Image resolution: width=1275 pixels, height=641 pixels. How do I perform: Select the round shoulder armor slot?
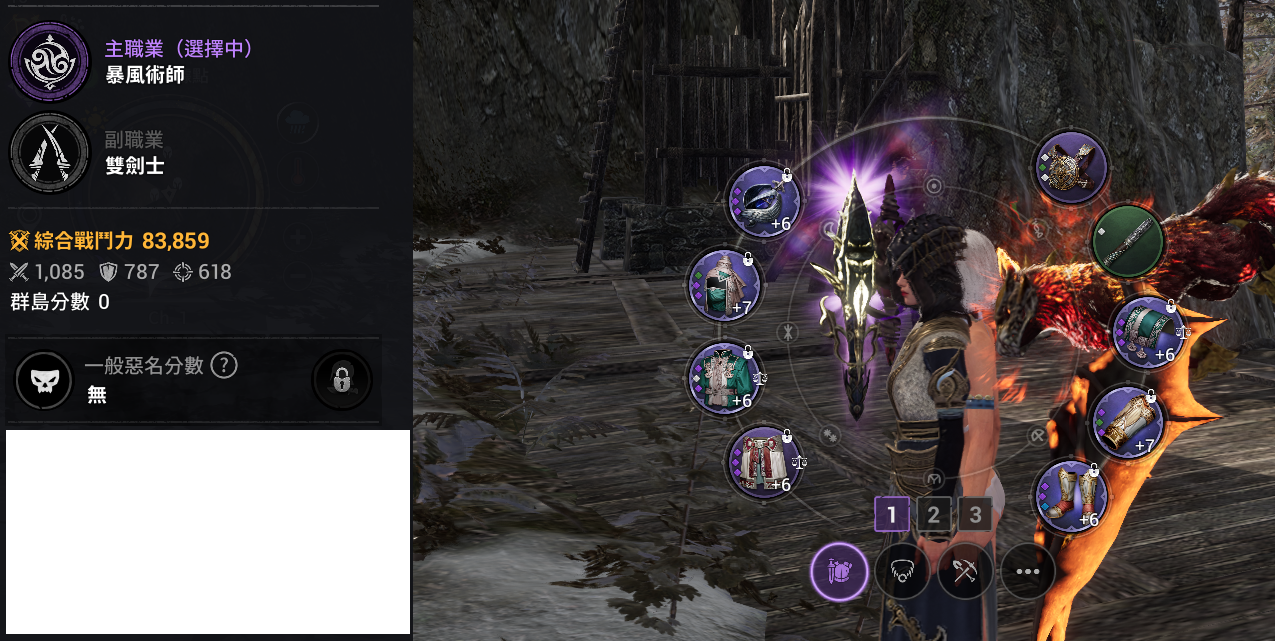point(1071,166)
